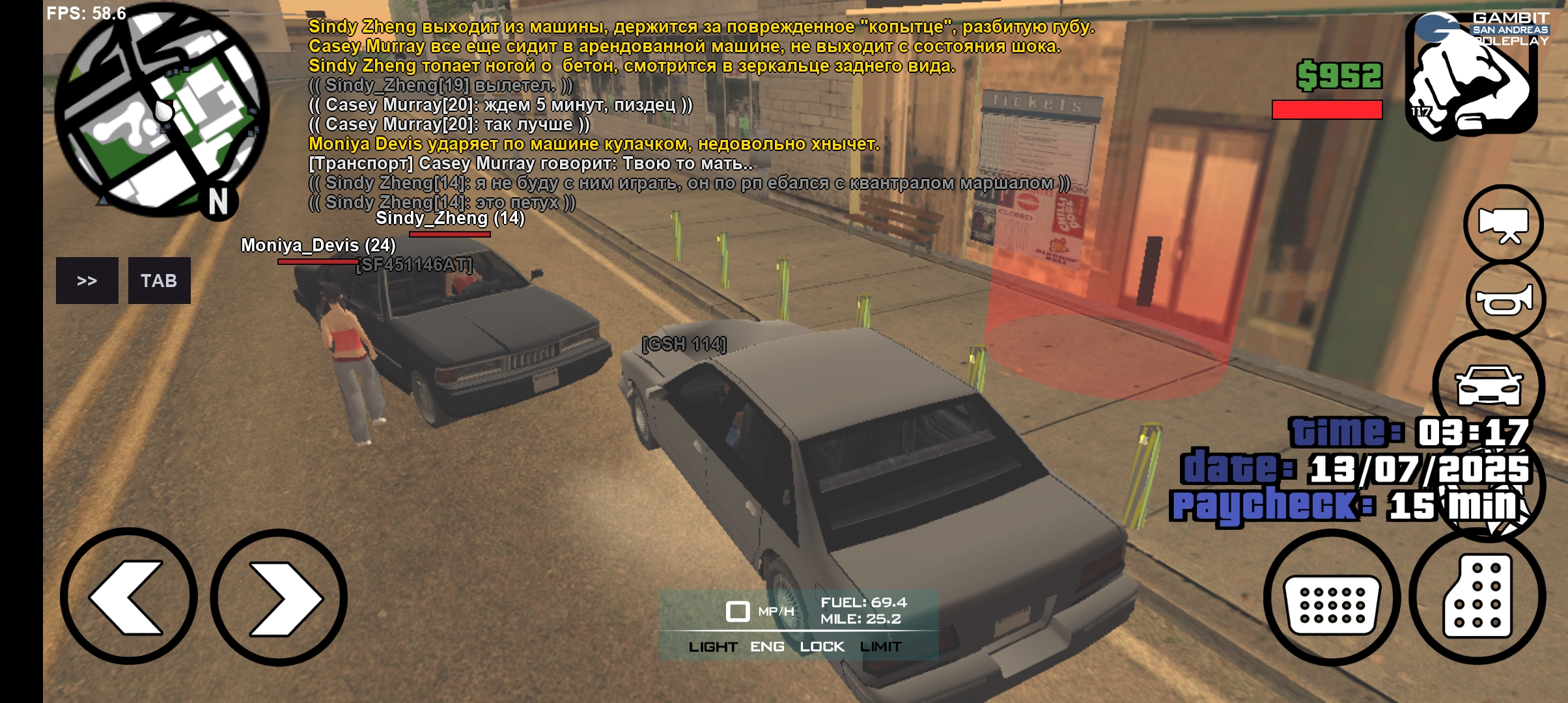Toggle ENG engine on vehicle panel
Image resolution: width=1568 pixels, height=703 pixels.
click(767, 646)
